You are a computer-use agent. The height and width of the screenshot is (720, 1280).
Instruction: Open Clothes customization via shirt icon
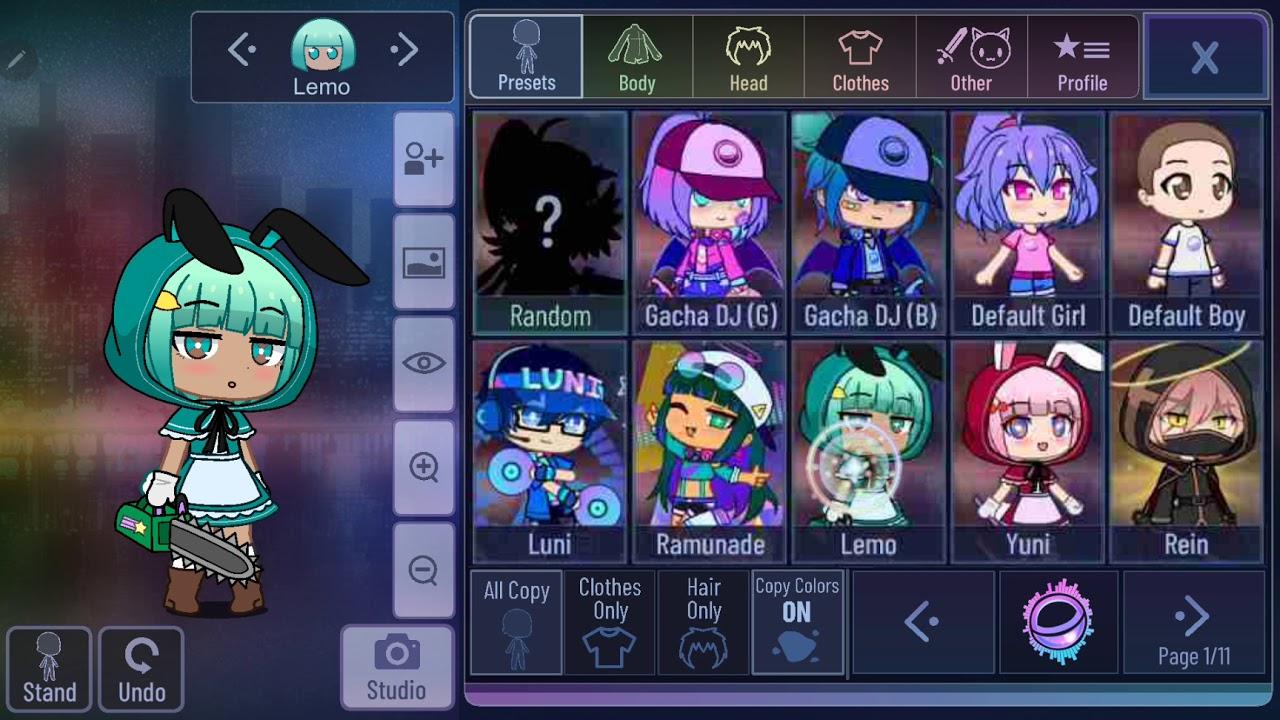pyautogui.click(x=859, y=55)
